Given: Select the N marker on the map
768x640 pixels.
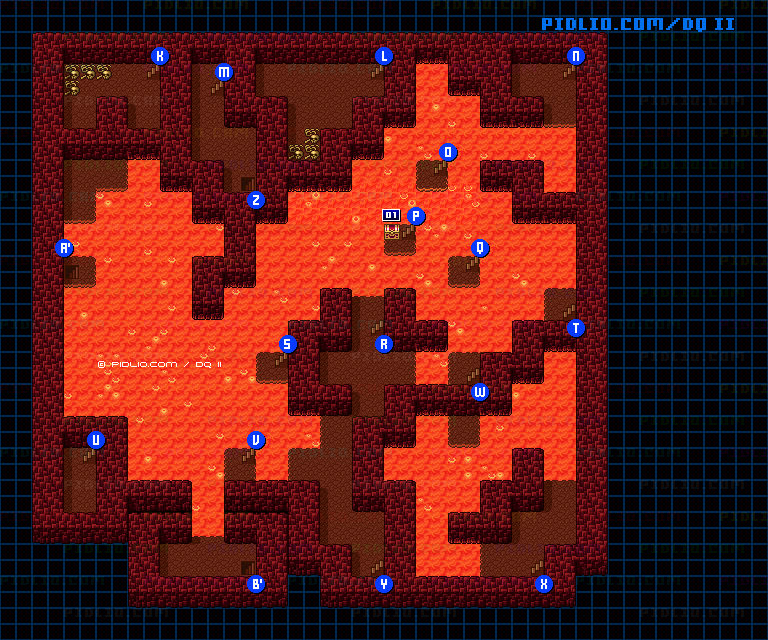Looking at the screenshot, I should [576, 56].
